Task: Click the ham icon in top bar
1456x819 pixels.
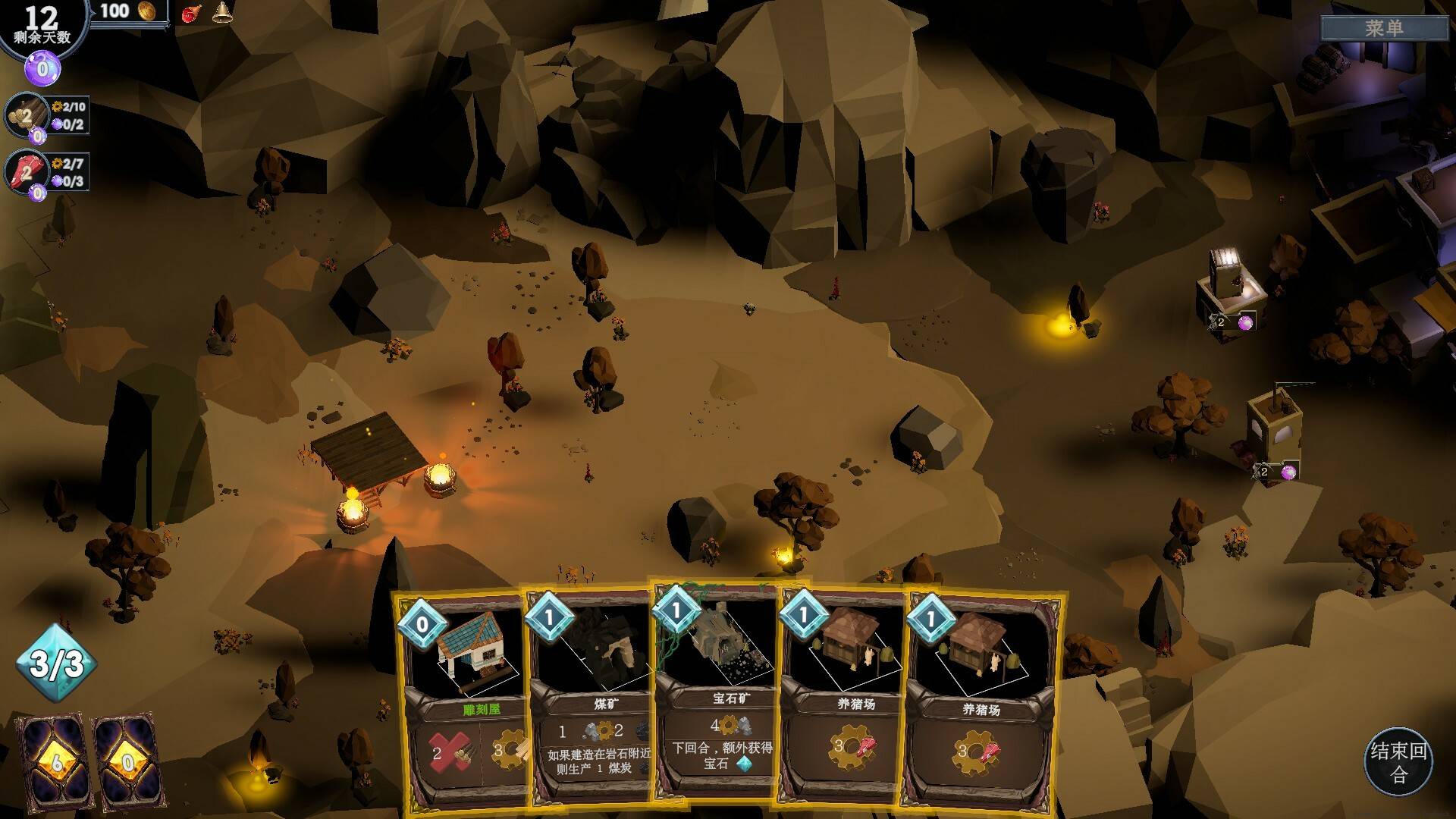Action: point(190,13)
